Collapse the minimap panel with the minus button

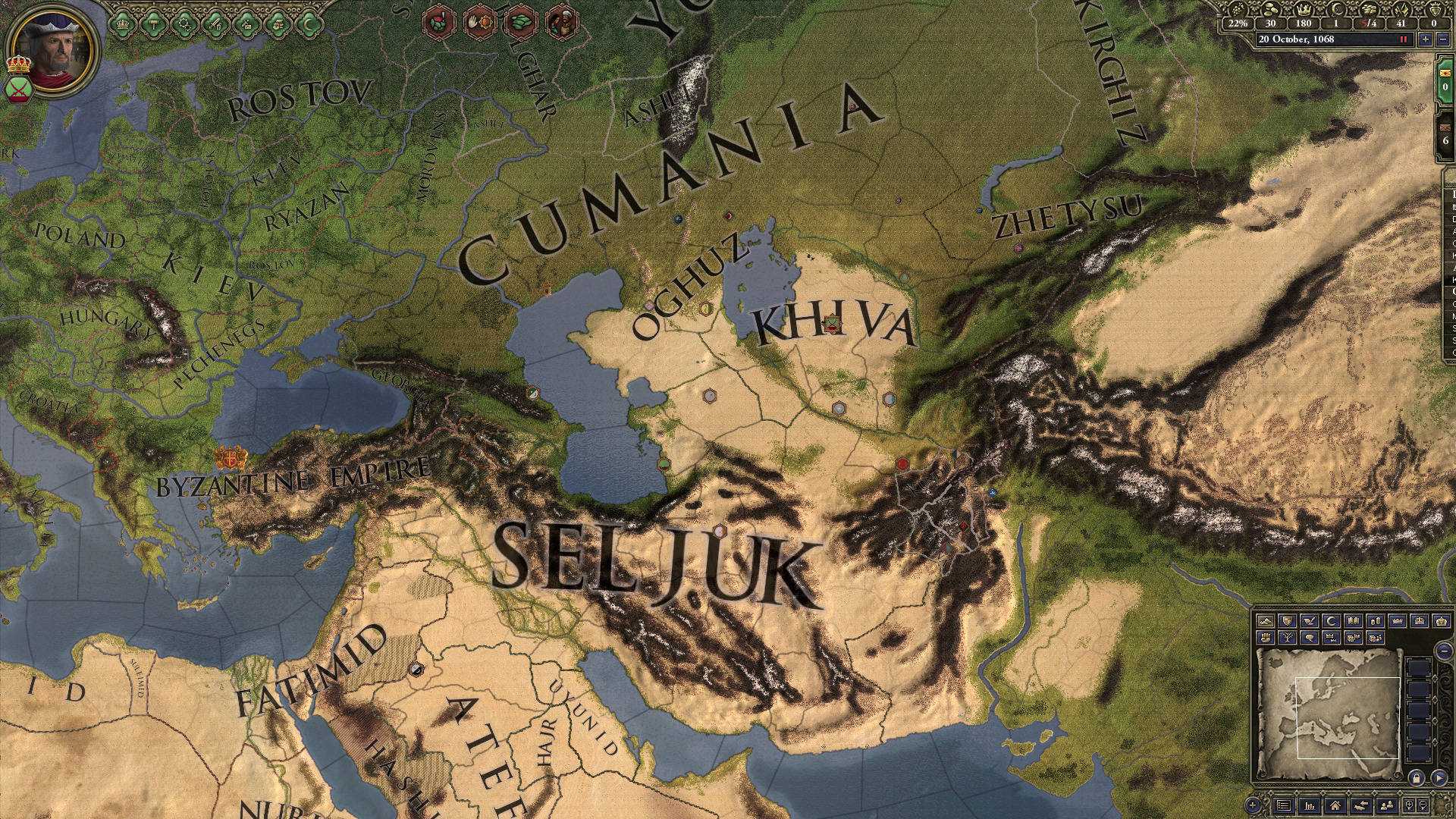tap(1444, 651)
